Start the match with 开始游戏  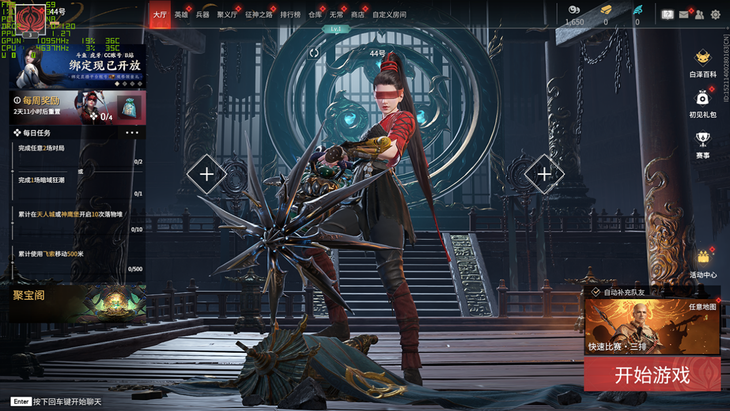pyautogui.click(x=651, y=376)
